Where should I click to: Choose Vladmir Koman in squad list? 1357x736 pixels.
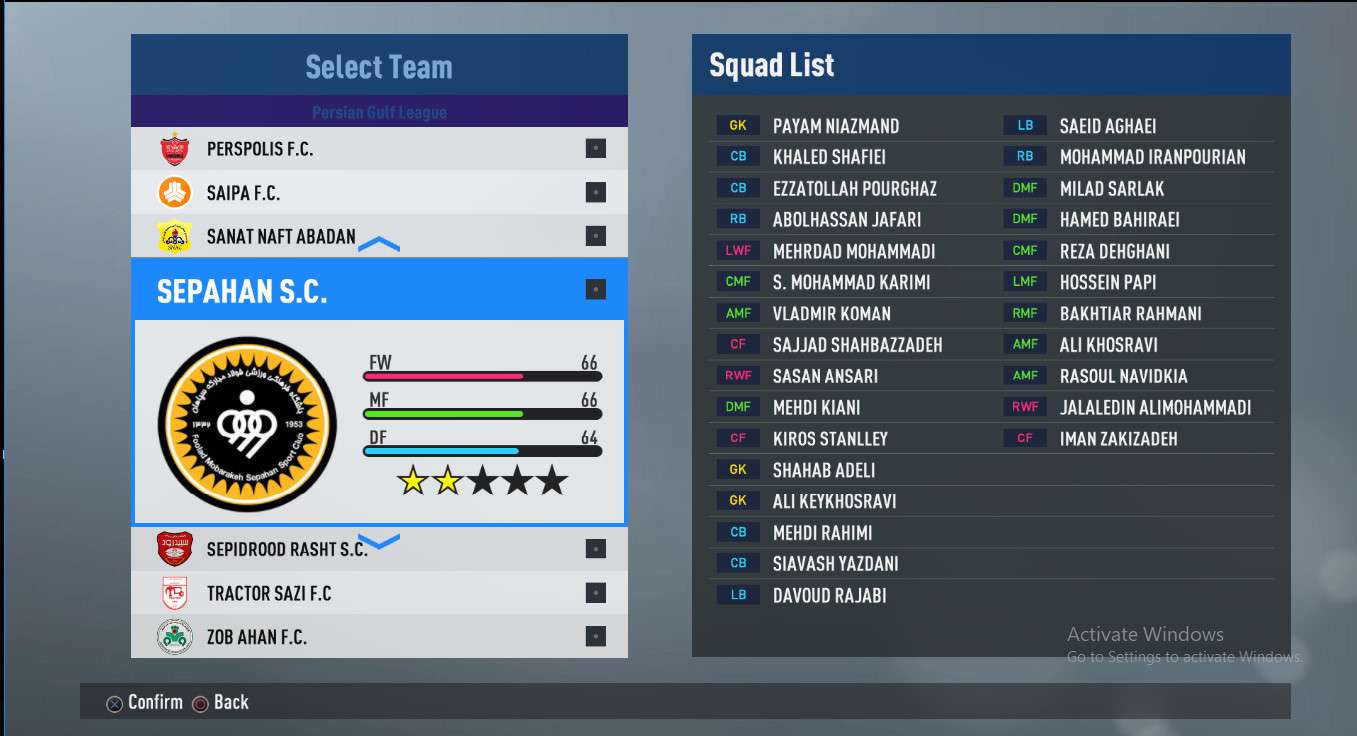[x=831, y=313]
